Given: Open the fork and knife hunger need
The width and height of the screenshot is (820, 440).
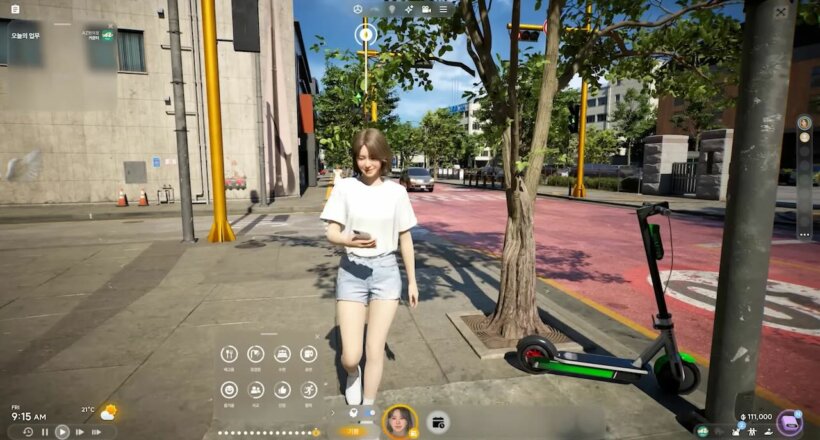Looking at the screenshot, I should pos(229,354).
